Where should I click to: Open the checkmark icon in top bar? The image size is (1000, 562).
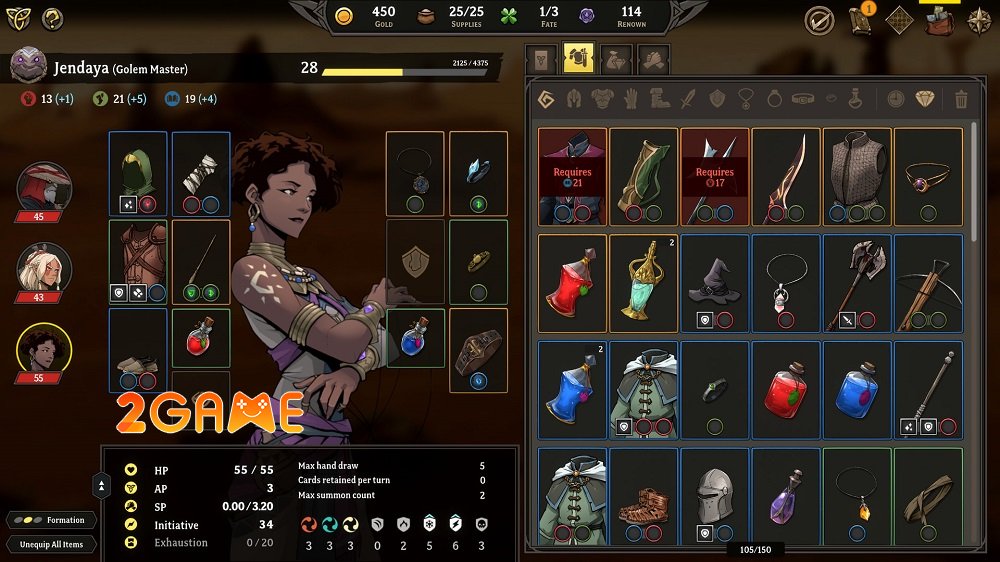[x=819, y=20]
